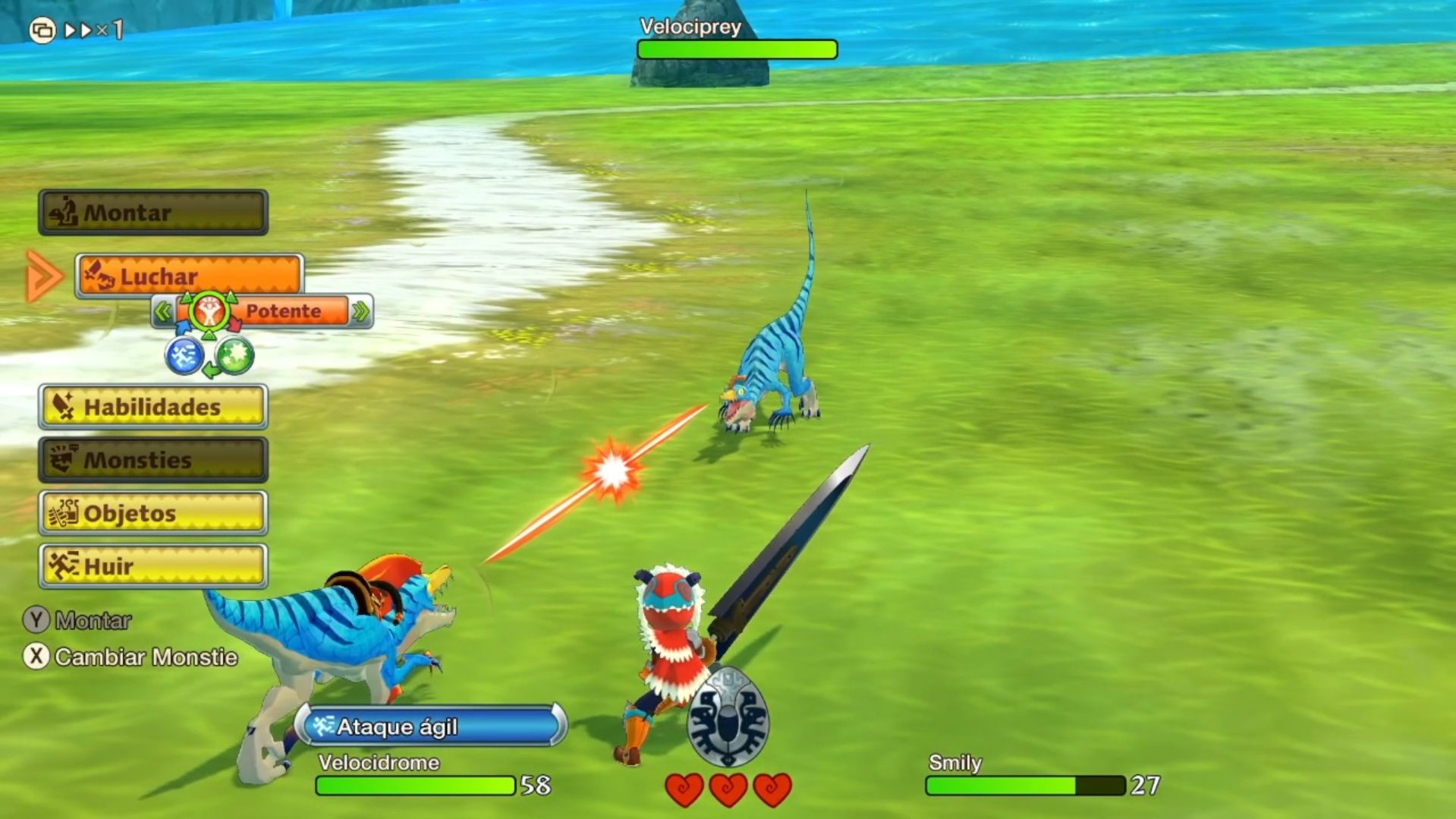The width and height of the screenshot is (1456, 819).
Task: Open the Habilidades skills menu
Action: [153, 407]
